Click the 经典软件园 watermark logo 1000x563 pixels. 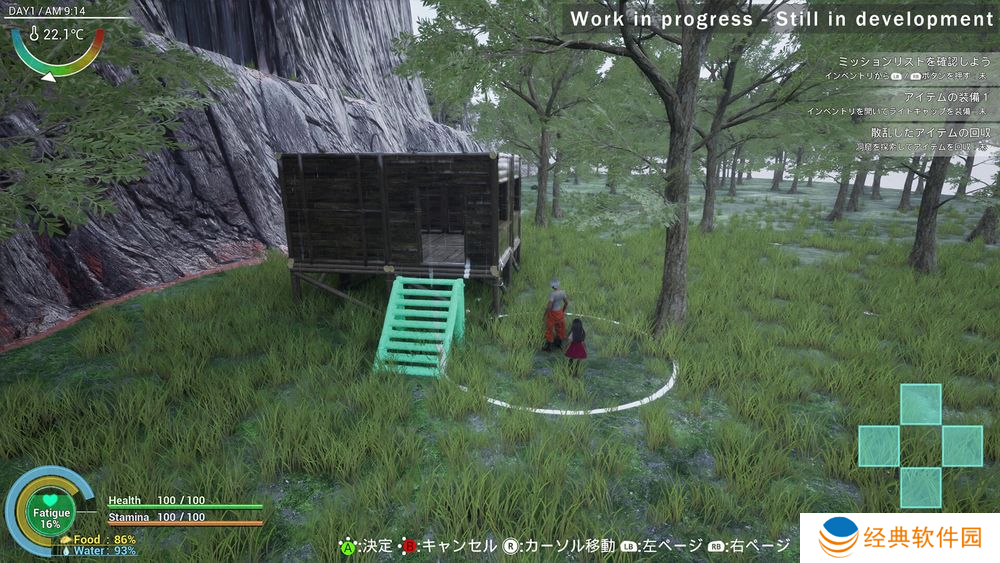tap(900, 538)
